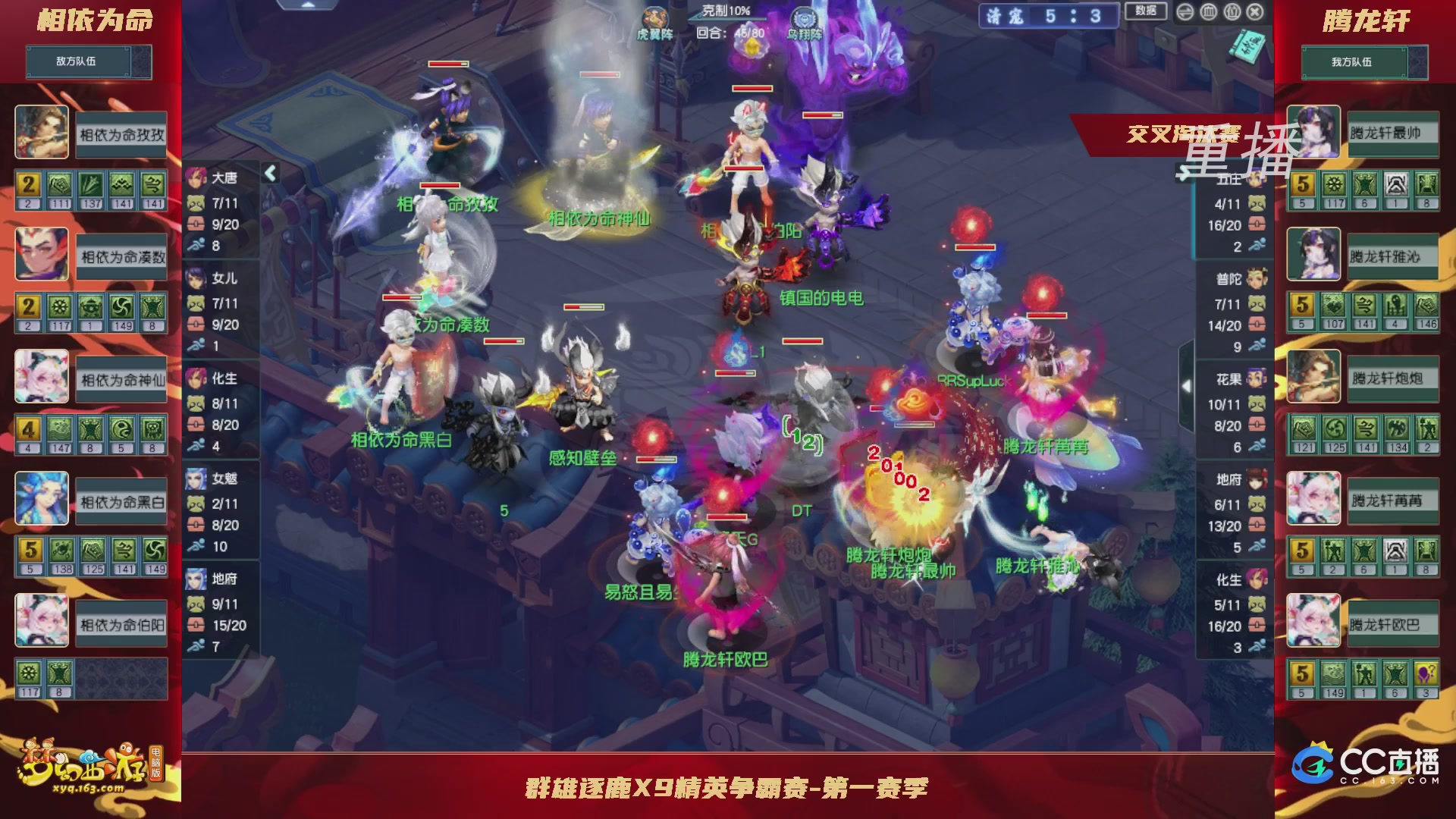This screenshot has height=819, width=1456.
Task: Expand the right side panel using its chevron arrow
Action: [x=1186, y=385]
